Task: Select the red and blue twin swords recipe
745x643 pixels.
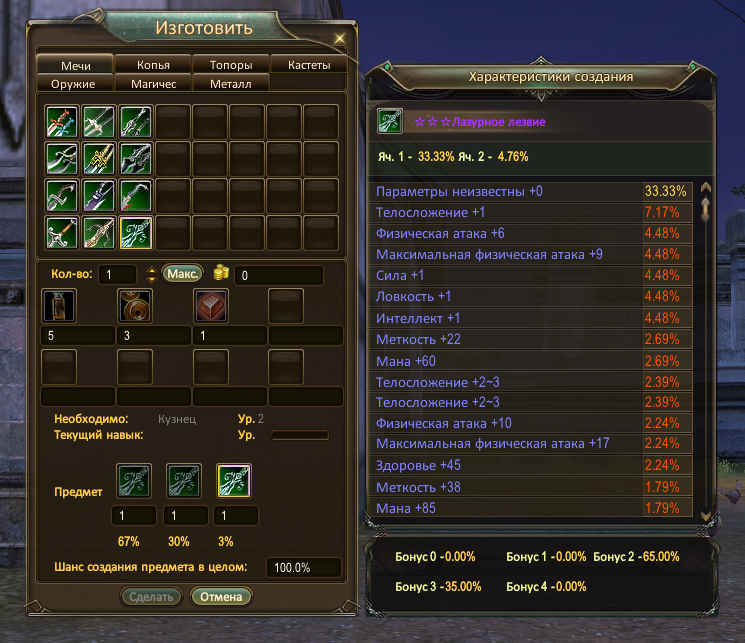Action: pos(62,121)
